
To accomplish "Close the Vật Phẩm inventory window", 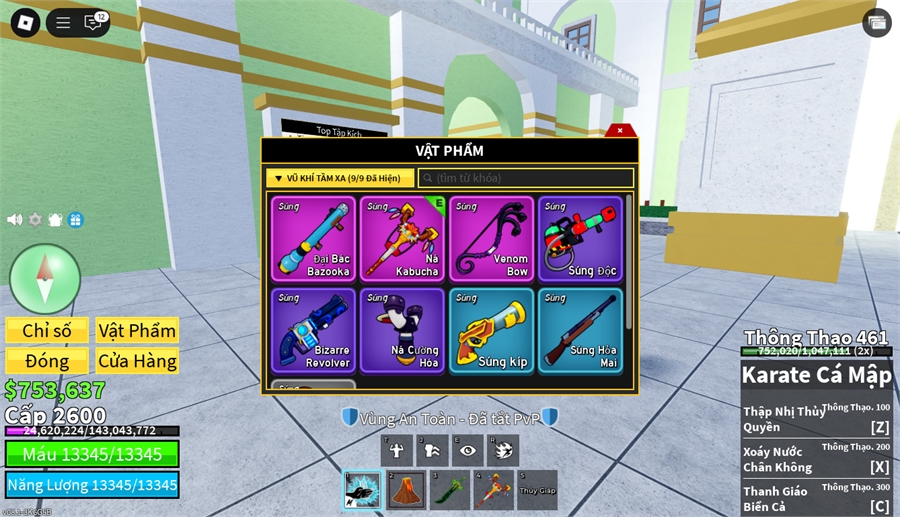I will click(620, 130).
